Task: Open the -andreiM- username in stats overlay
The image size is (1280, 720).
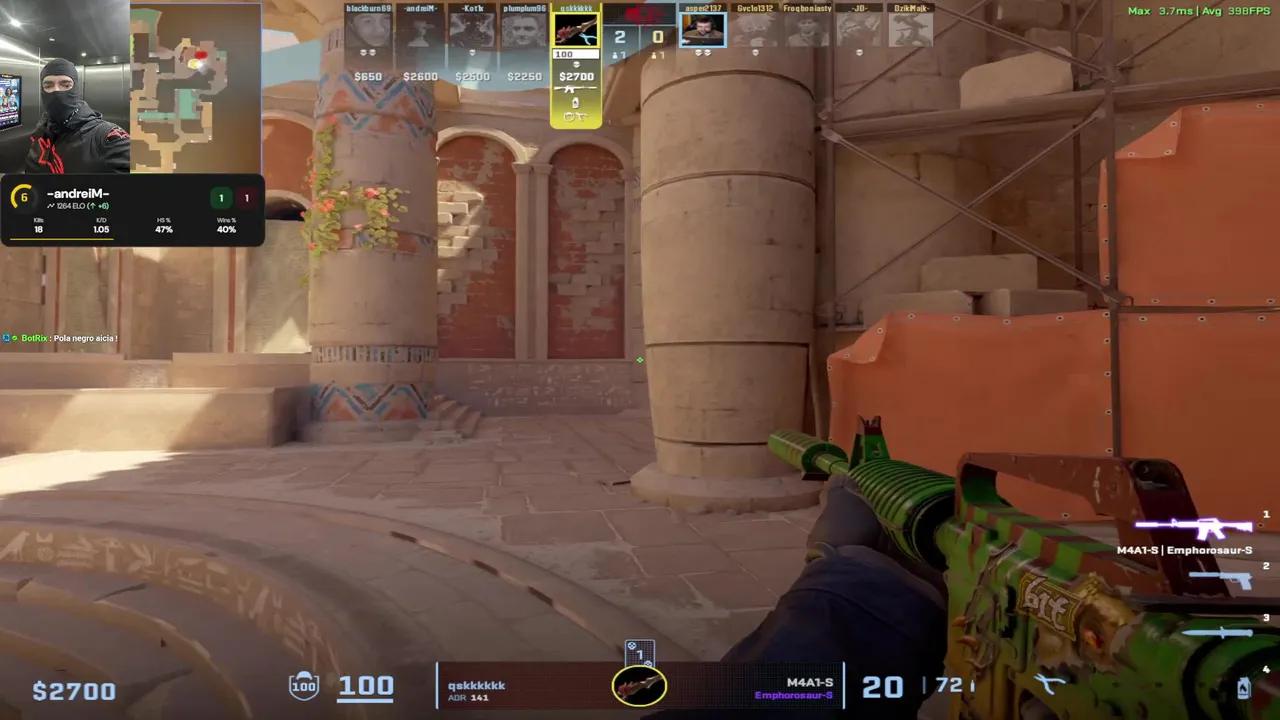Action: [78, 193]
